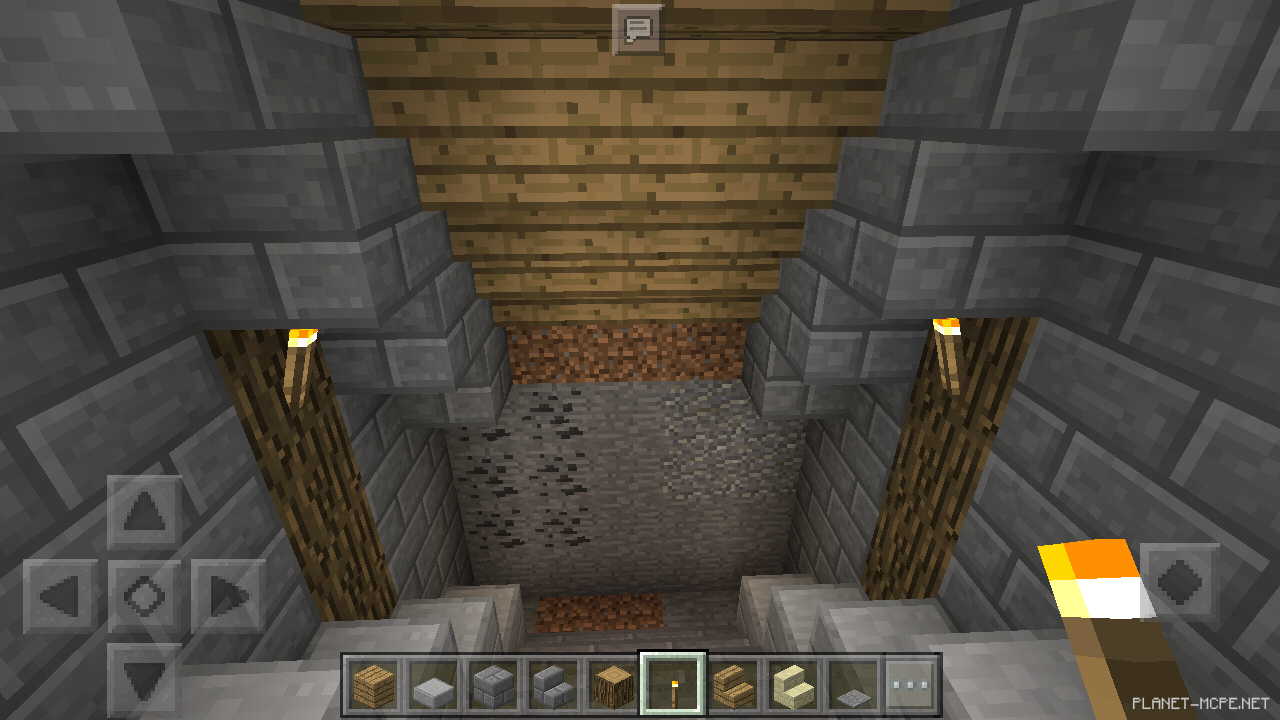This screenshot has width=1280, height=720.
Task: Select the oak wood stairs item
Action: (x=731, y=685)
